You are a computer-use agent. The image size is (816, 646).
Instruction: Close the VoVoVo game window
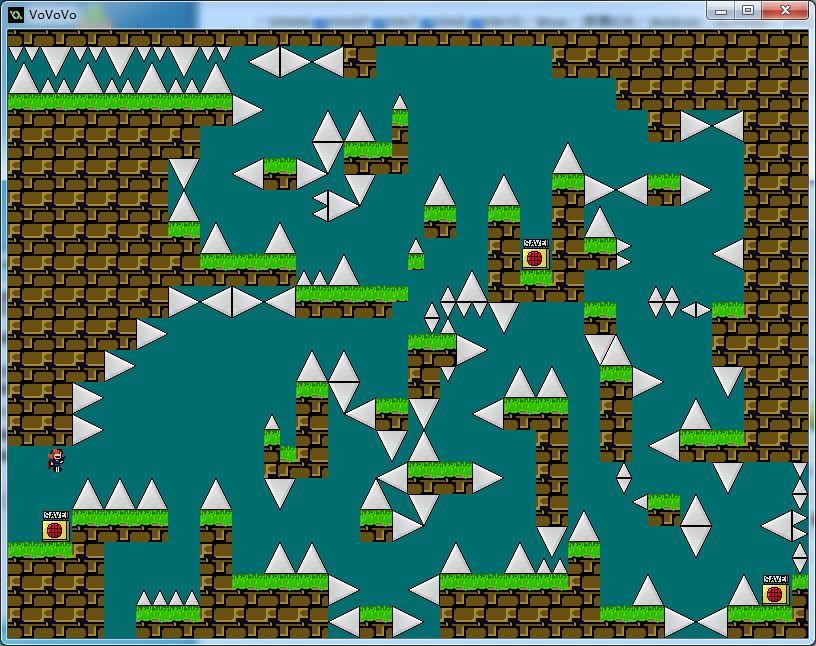[786, 10]
